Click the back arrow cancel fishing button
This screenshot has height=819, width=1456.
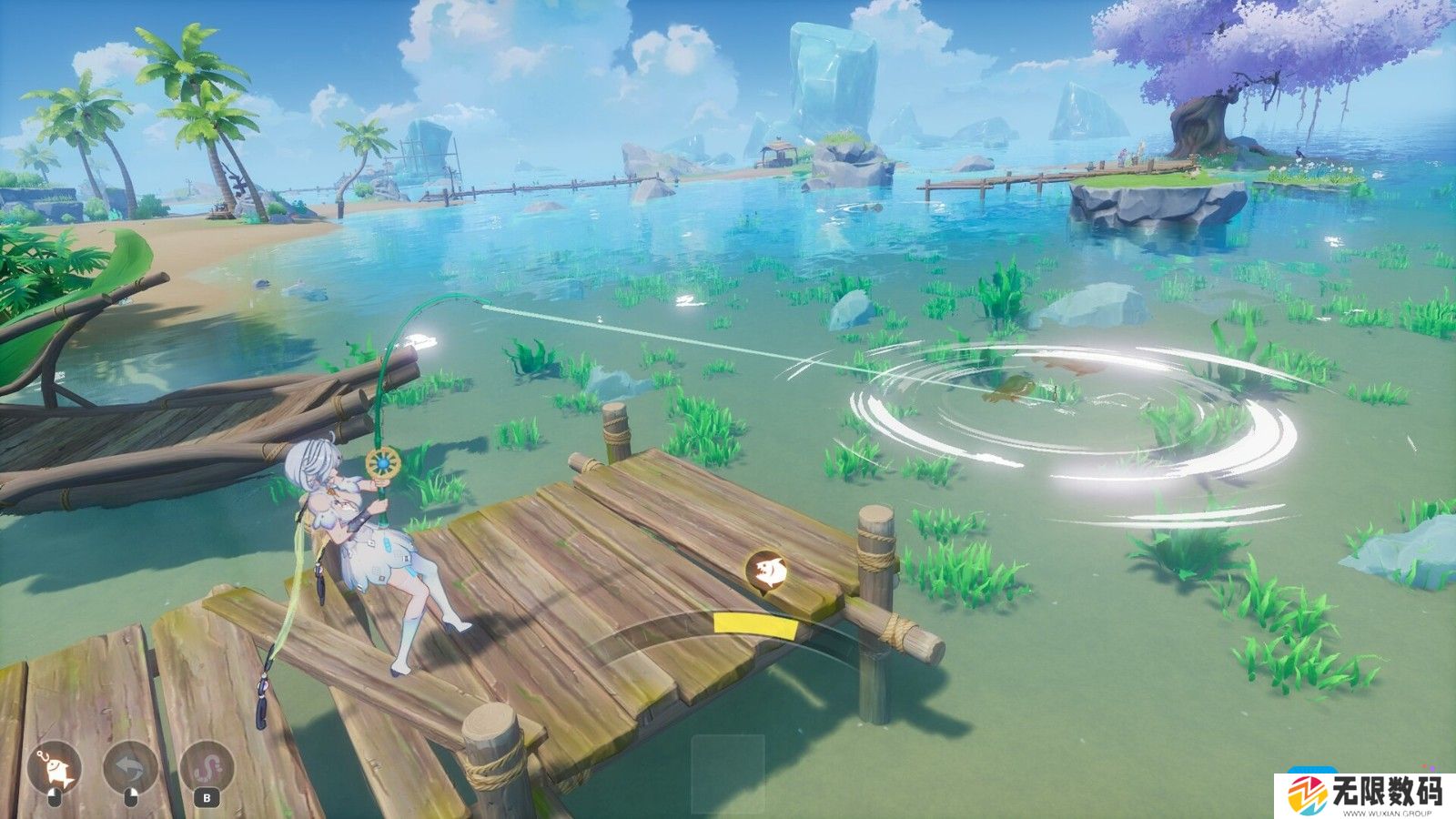130,770
